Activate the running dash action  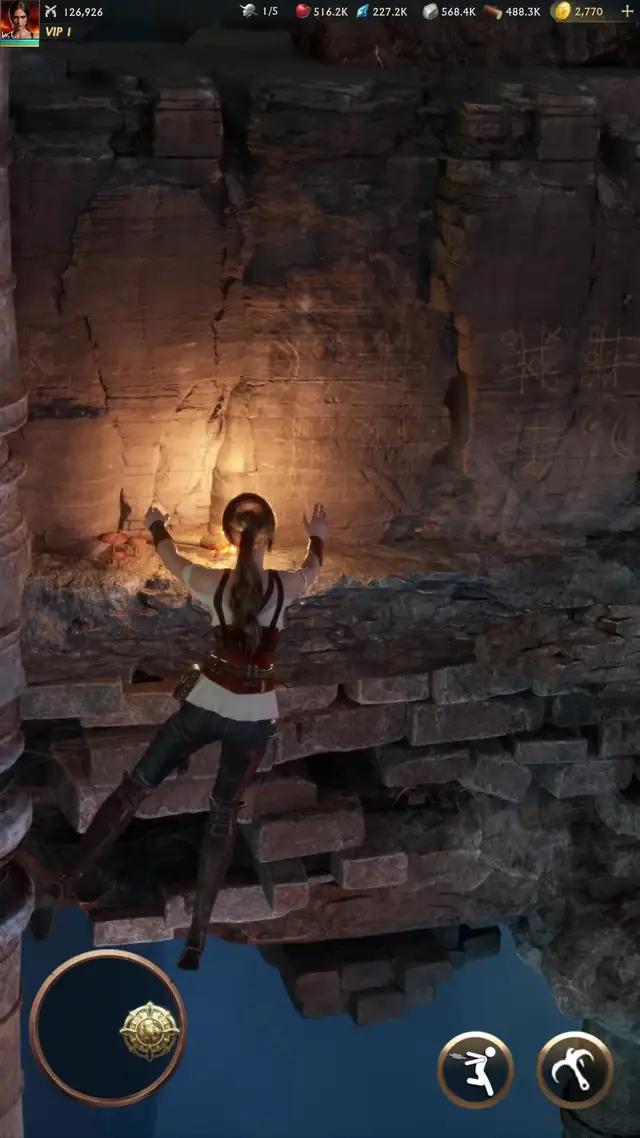[475, 1069]
